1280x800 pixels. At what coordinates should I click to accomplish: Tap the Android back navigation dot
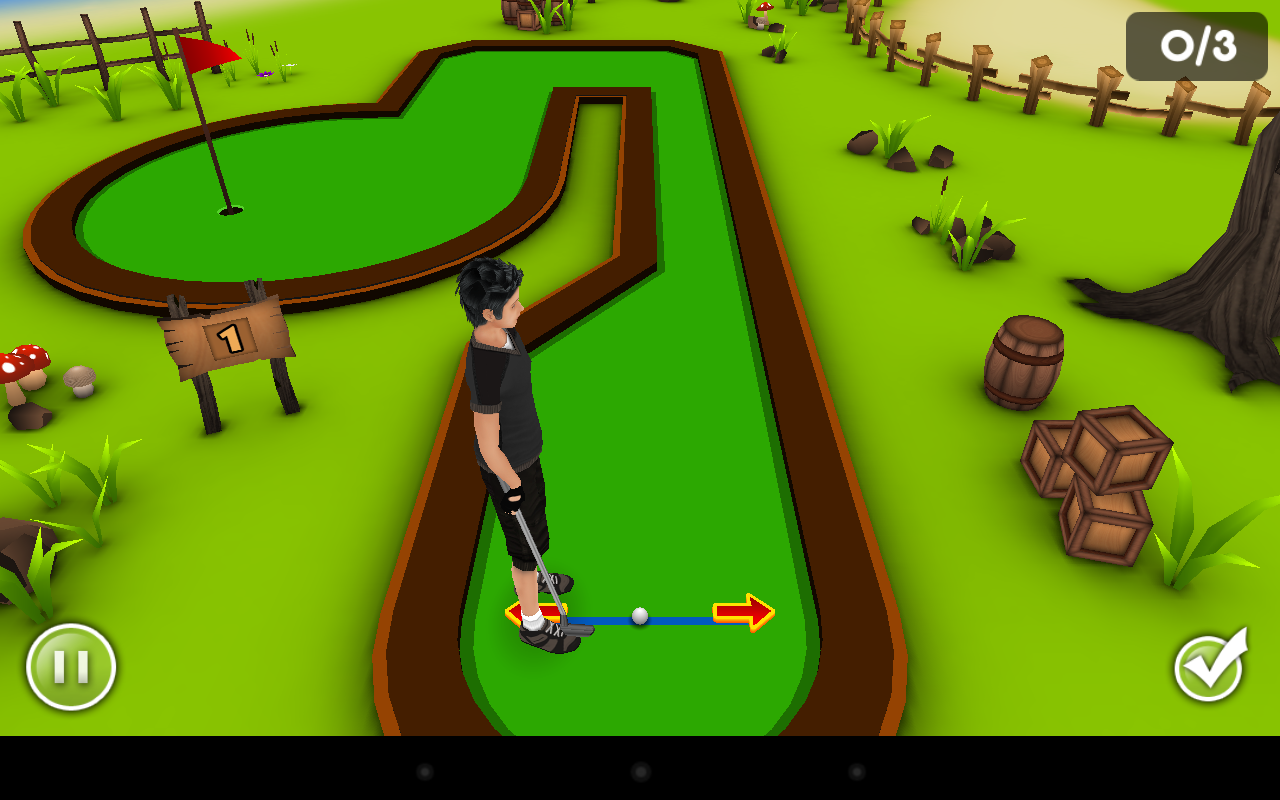[x=424, y=772]
